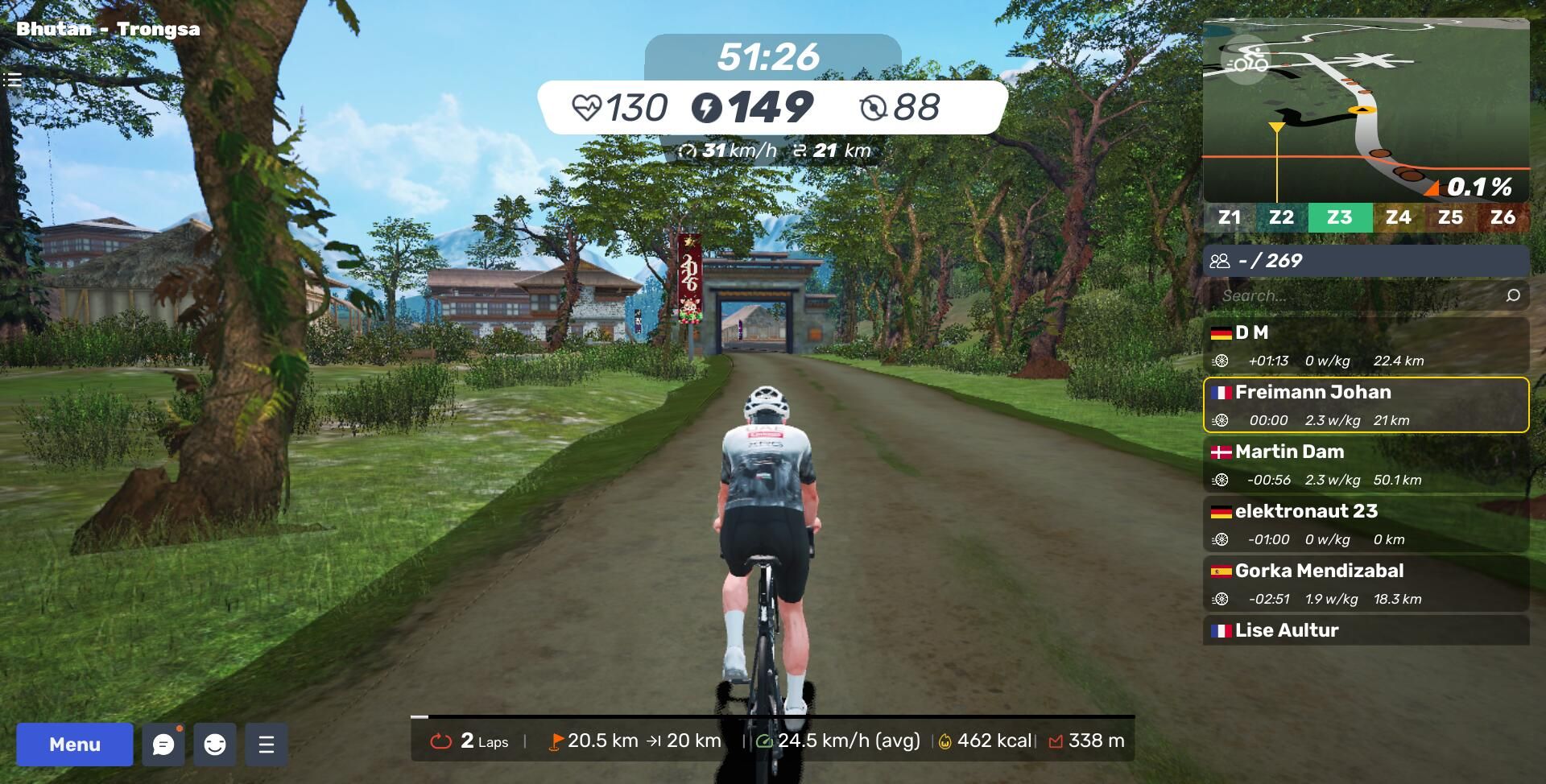Viewport: 1546px width, 784px height.
Task: Select Freimann Johan's highlighted row
Action: click(1366, 405)
